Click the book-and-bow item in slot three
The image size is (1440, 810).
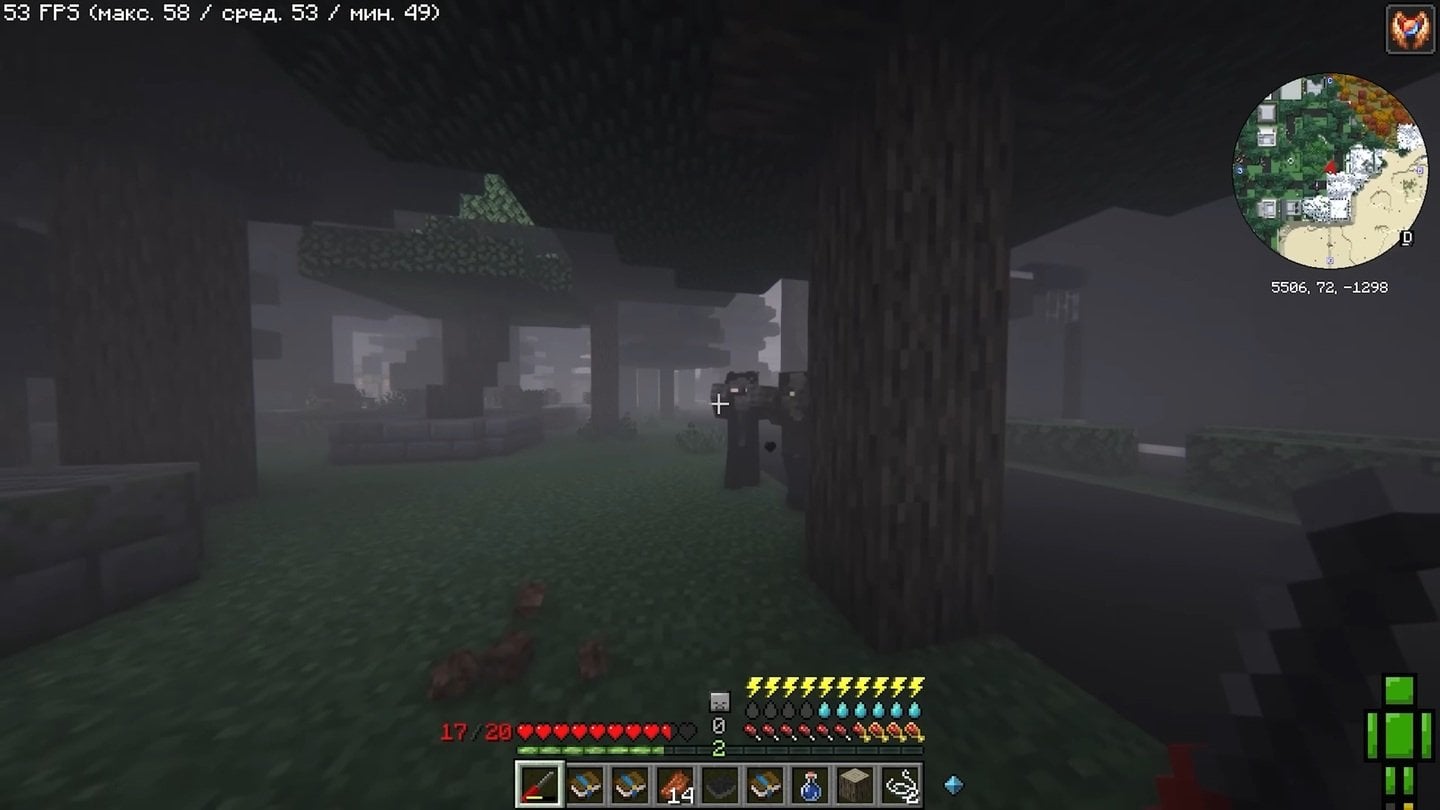click(x=628, y=783)
